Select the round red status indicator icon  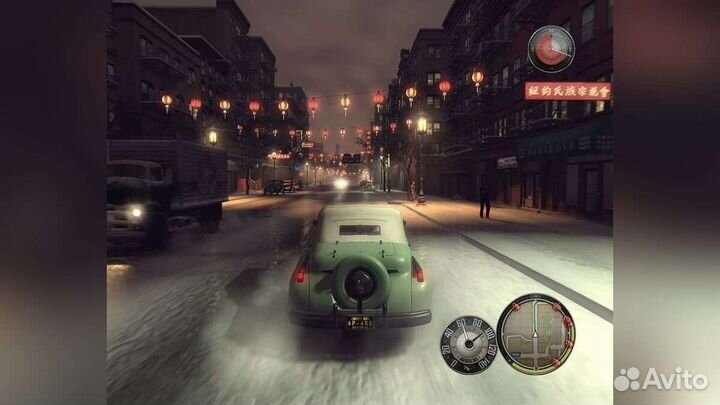tap(551, 48)
